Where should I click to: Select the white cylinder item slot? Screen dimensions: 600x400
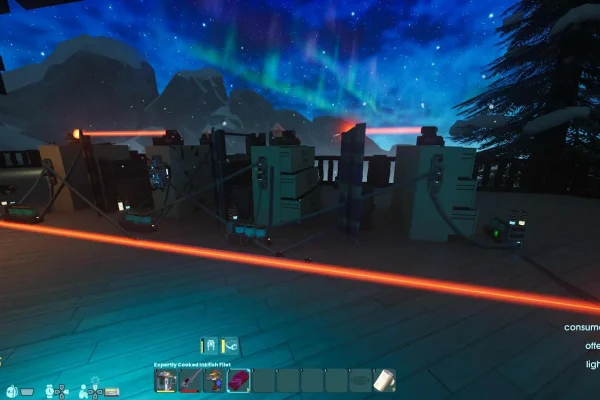pos(383,381)
